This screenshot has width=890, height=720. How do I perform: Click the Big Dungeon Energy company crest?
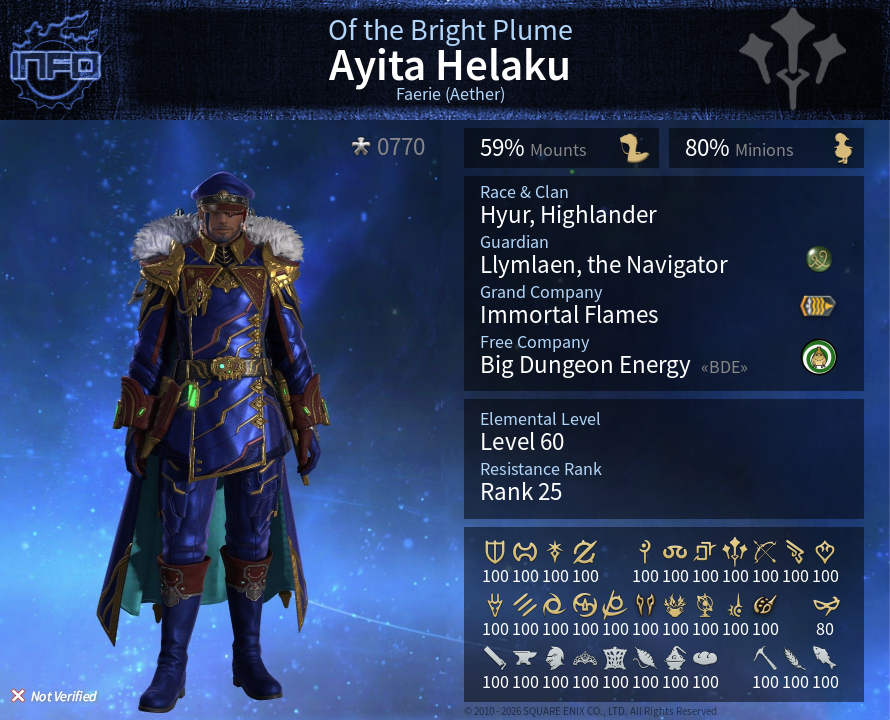click(818, 357)
